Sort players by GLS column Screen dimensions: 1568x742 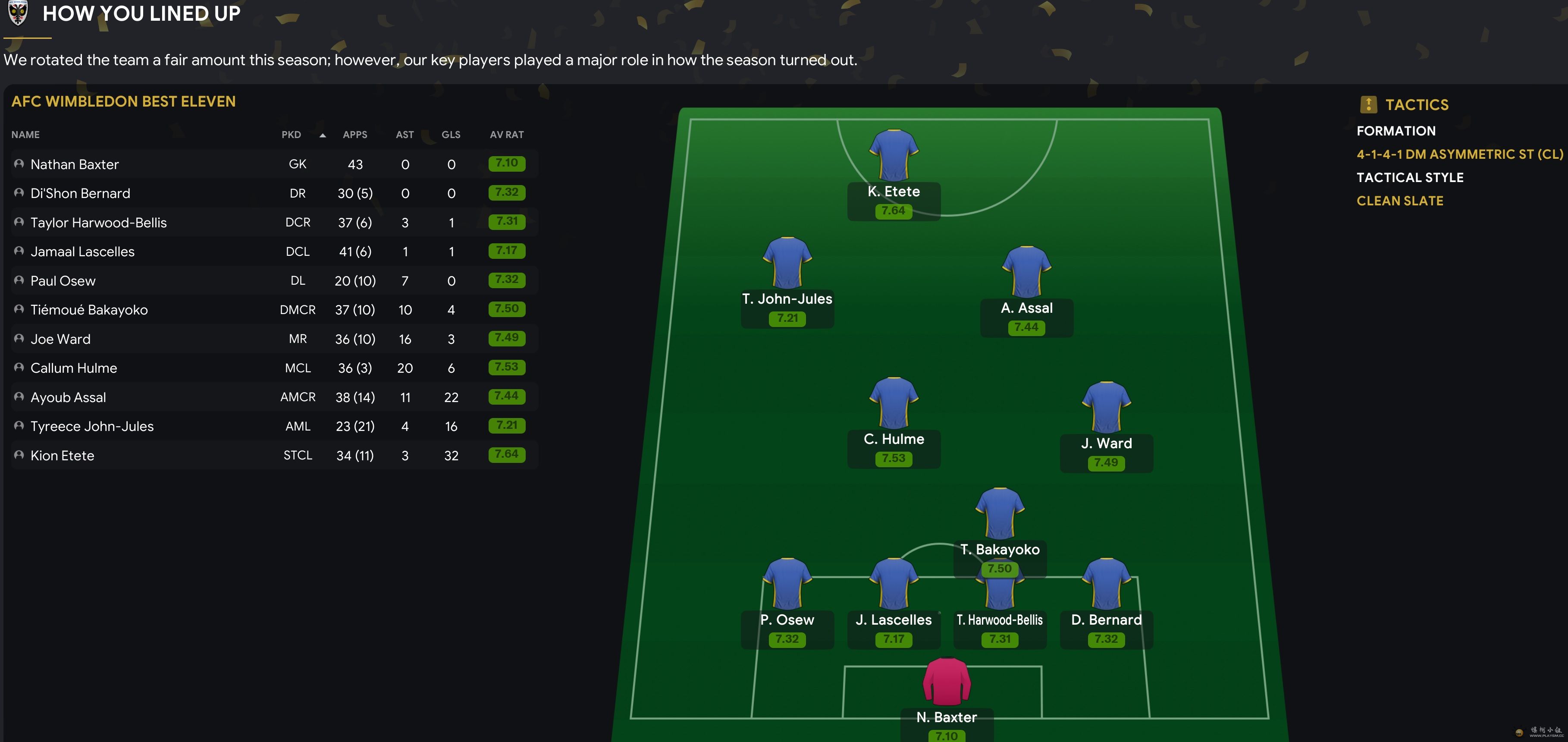click(451, 135)
